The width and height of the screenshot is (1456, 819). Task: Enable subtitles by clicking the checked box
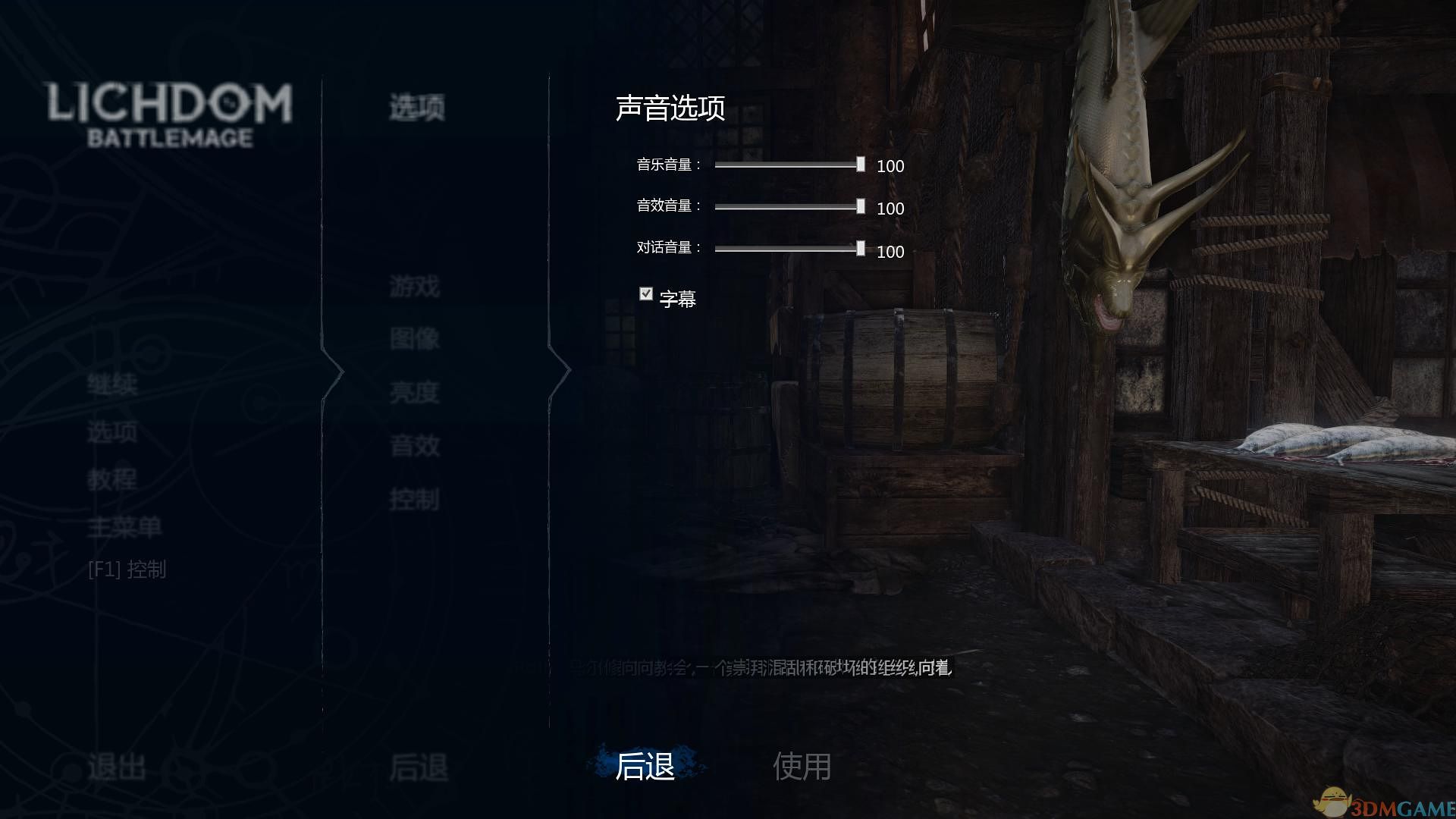pyautogui.click(x=645, y=293)
